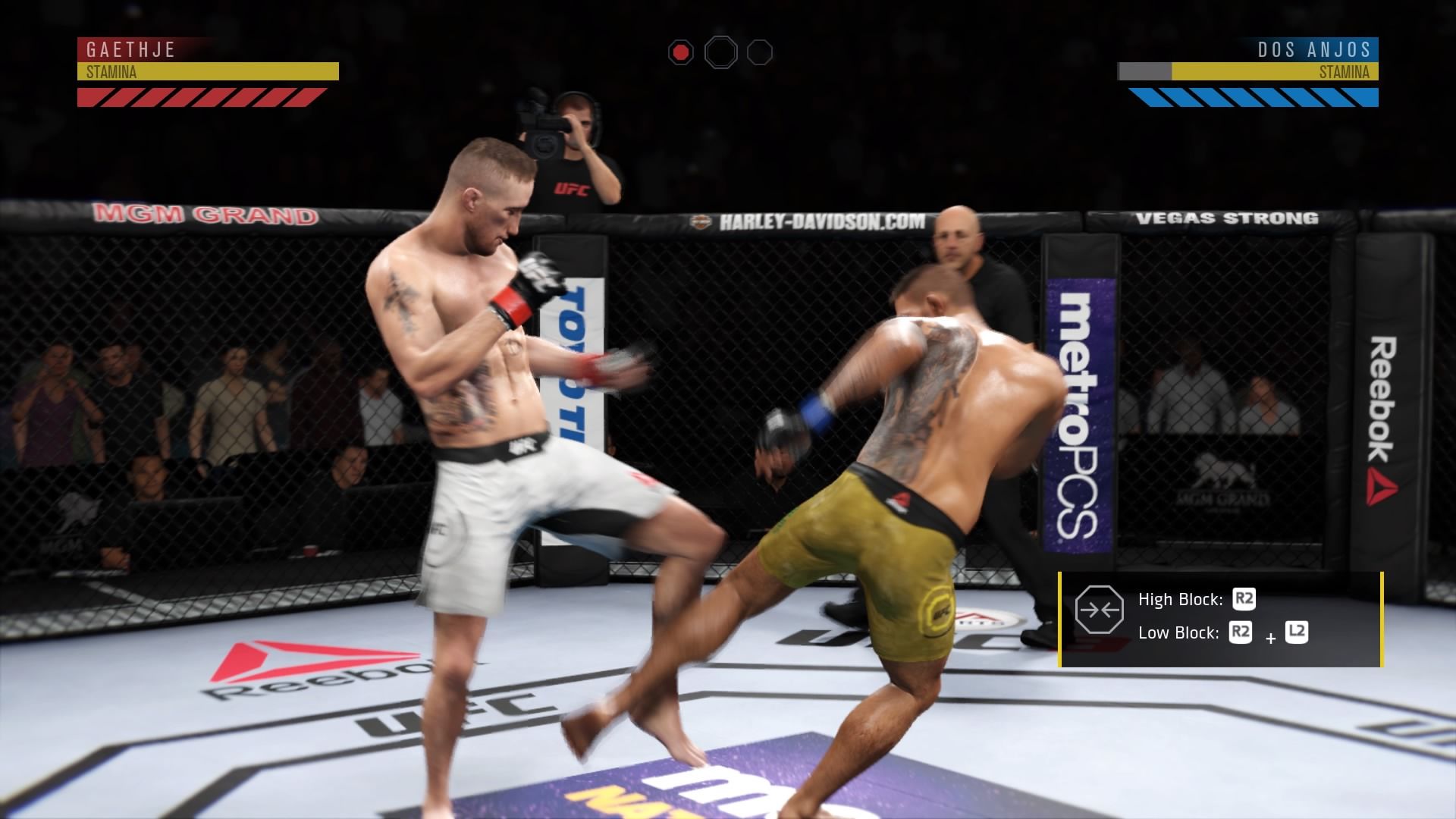Image resolution: width=1456 pixels, height=819 pixels.
Task: Toggle the second empty round octagon indicator
Action: (x=722, y=52)
